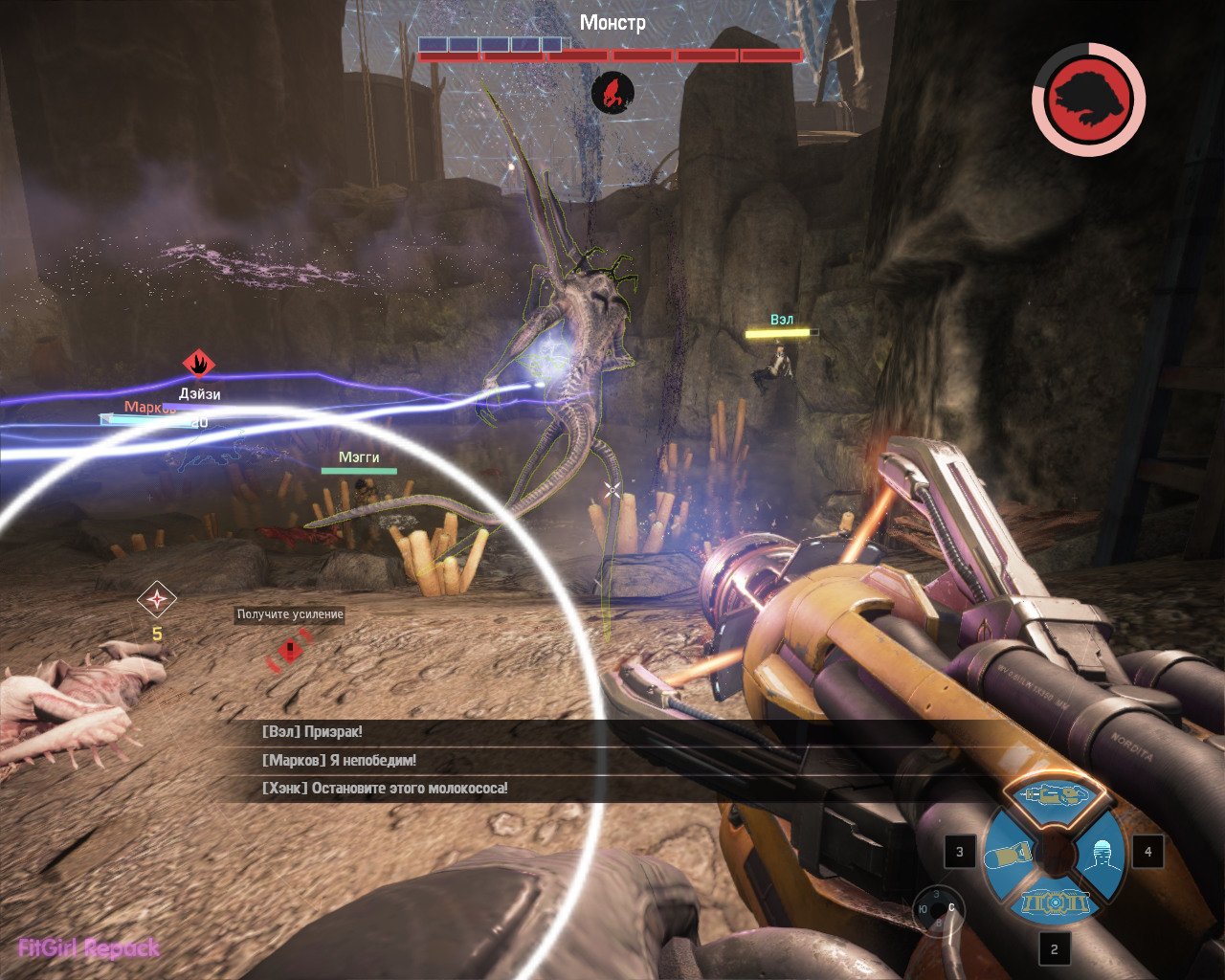Click the red diamond marker above Дэйзи
This screenshot has width=1225, height=980.
tap(199, 364)
